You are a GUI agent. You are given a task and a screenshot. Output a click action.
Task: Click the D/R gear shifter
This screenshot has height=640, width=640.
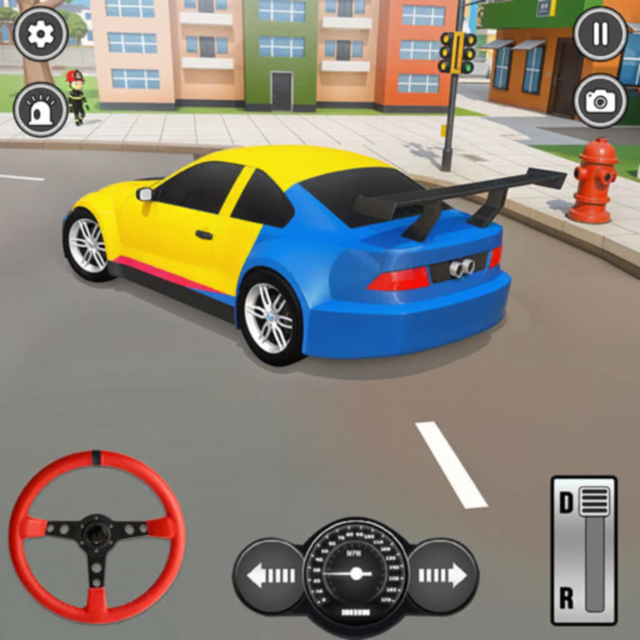(x=584, y=546)
